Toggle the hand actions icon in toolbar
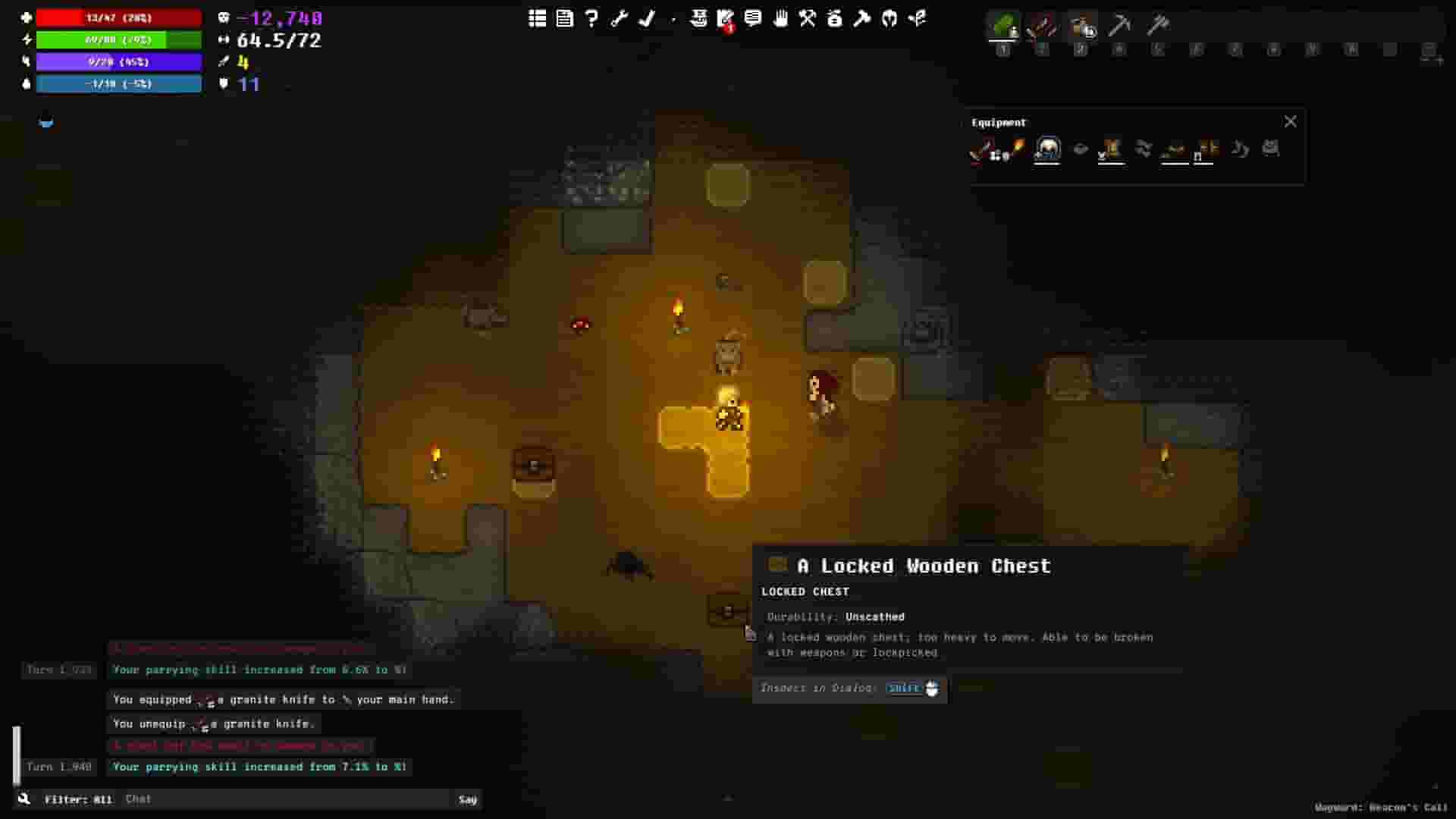Viewport: 1456px width, 819px height. [x=782, y=19]
